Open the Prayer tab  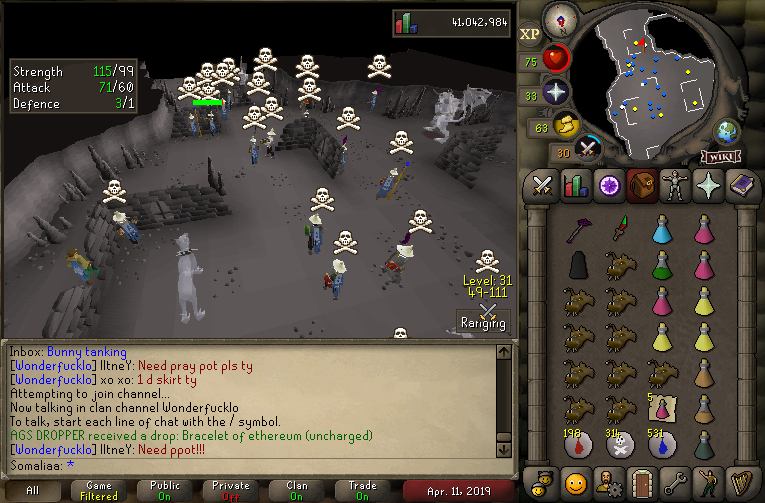pos(707,186)
